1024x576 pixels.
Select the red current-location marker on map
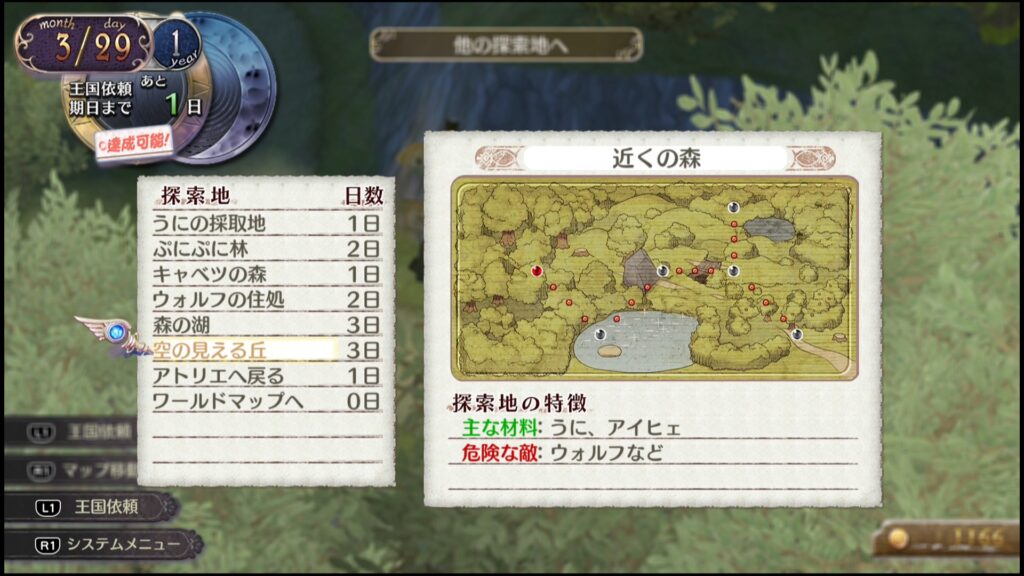pos(537,270)
